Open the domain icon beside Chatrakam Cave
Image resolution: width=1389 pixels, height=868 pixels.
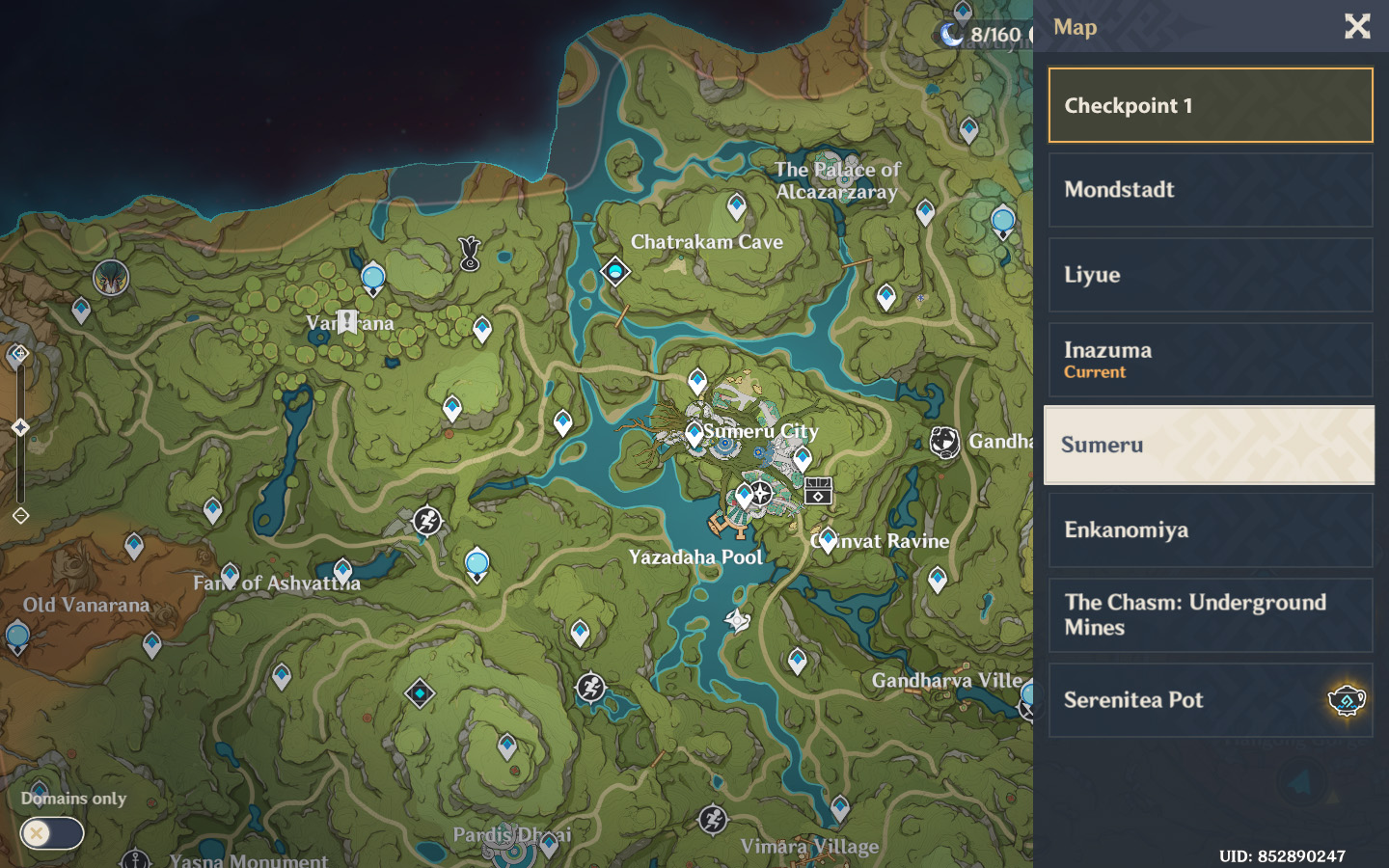click(614, 272)
